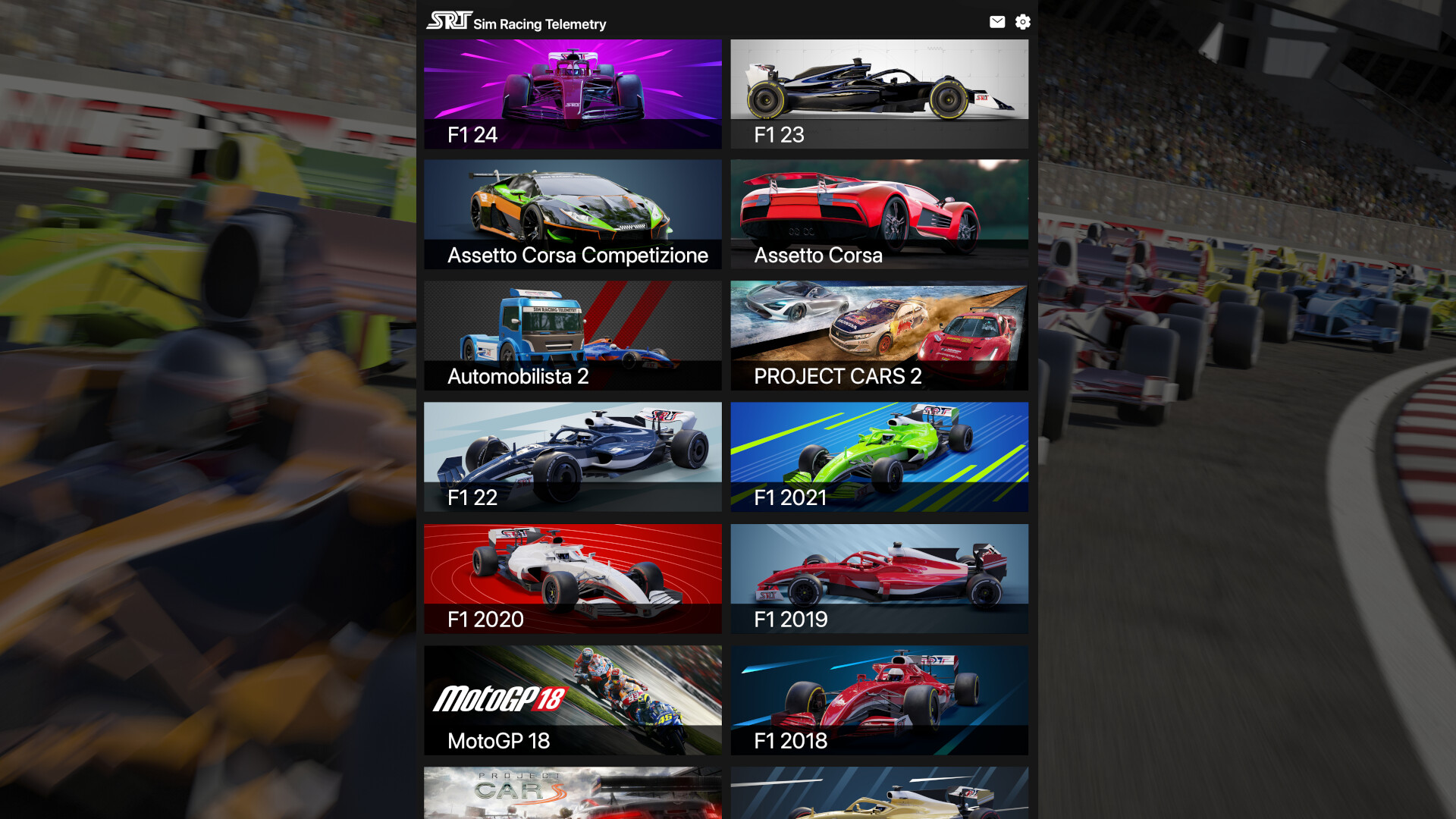1456x819 pixels.
Task: Select the F1 24 game tile
Action: pyautogui.click(x=573, y=93)
